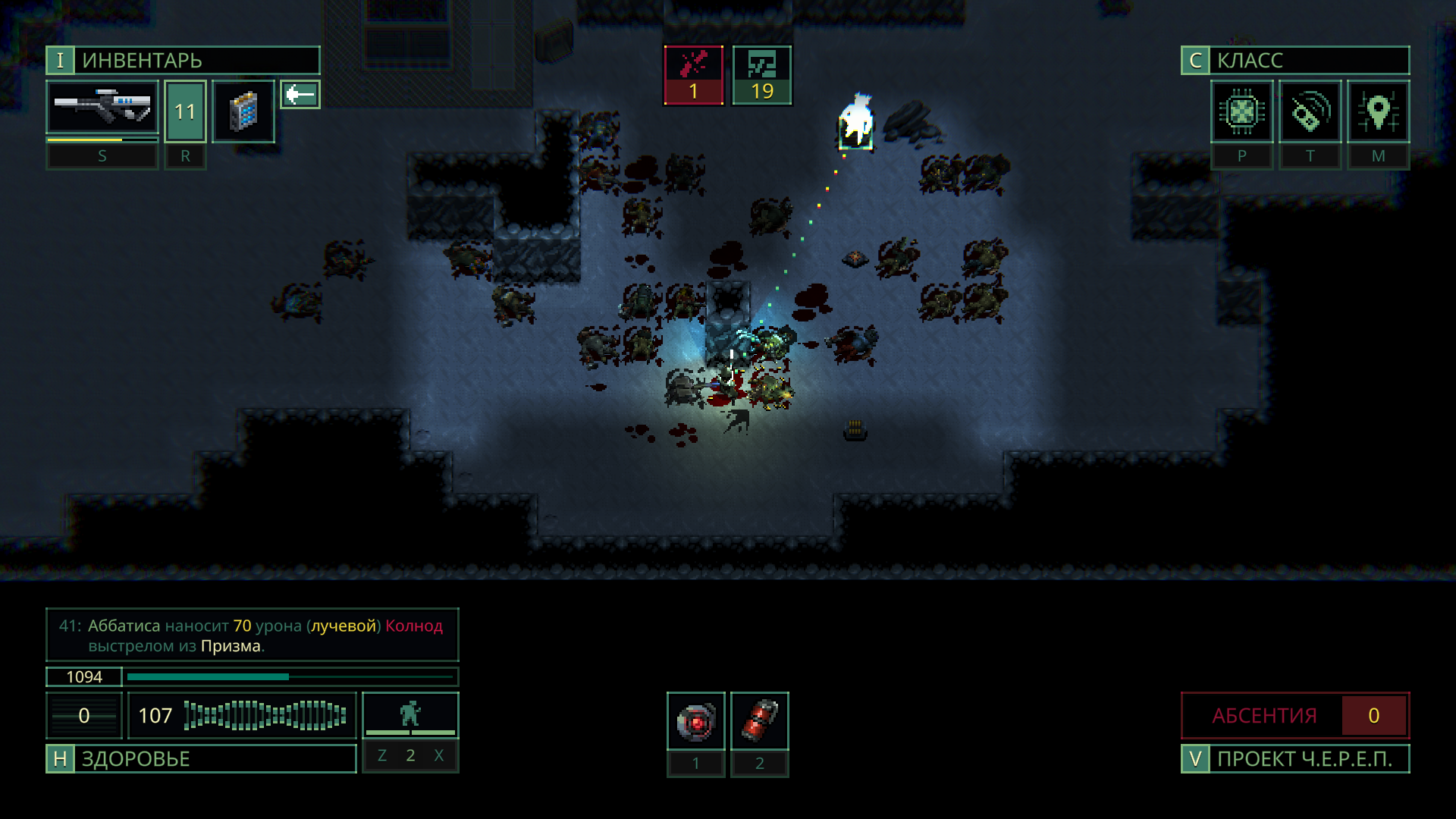This screenshot has width=1456, height=819.
Task: Click the ammo count reload slot
Action: (185, 111)
